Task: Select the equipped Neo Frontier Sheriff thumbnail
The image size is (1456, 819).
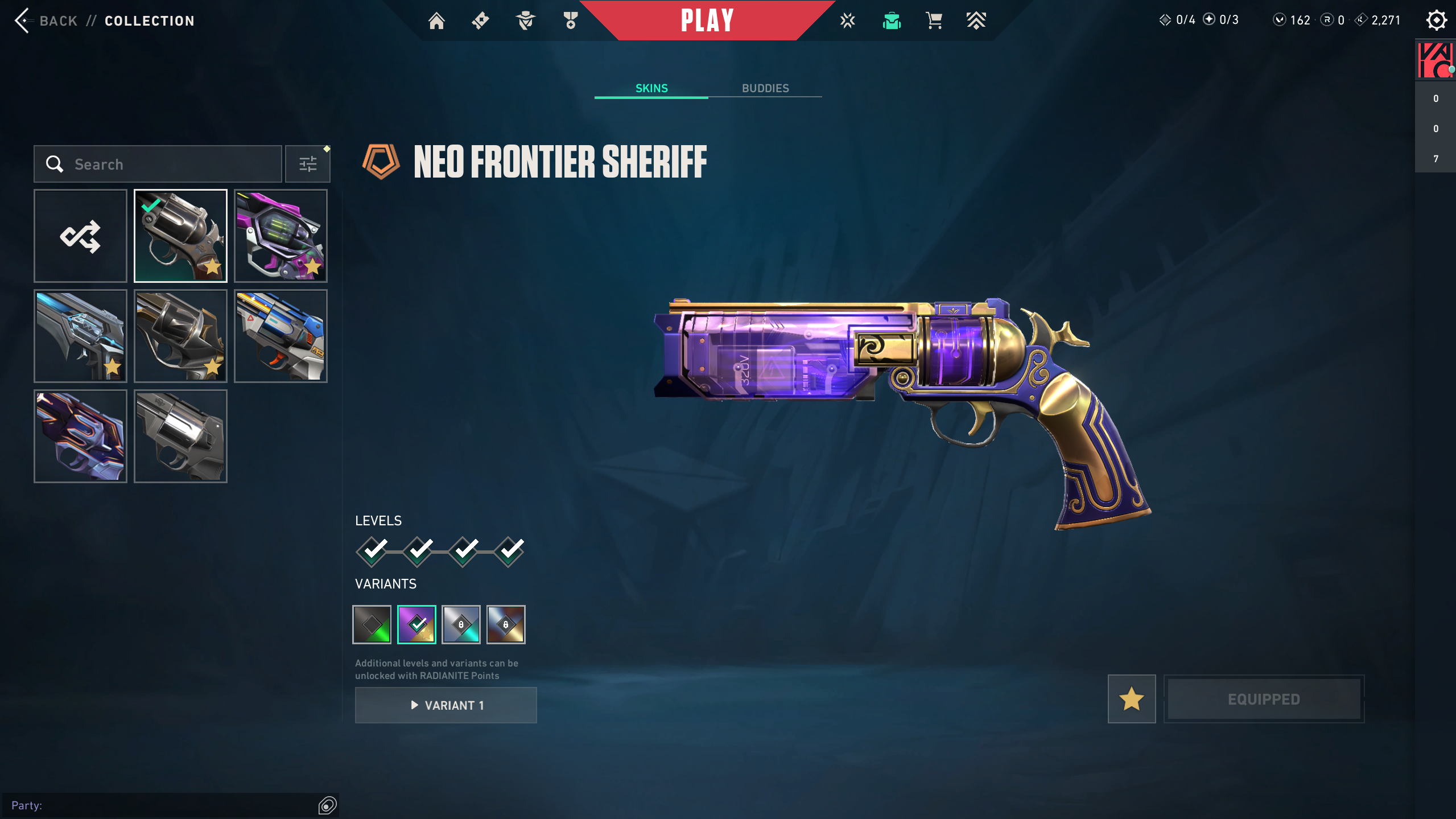Action: tap(180, 236)
